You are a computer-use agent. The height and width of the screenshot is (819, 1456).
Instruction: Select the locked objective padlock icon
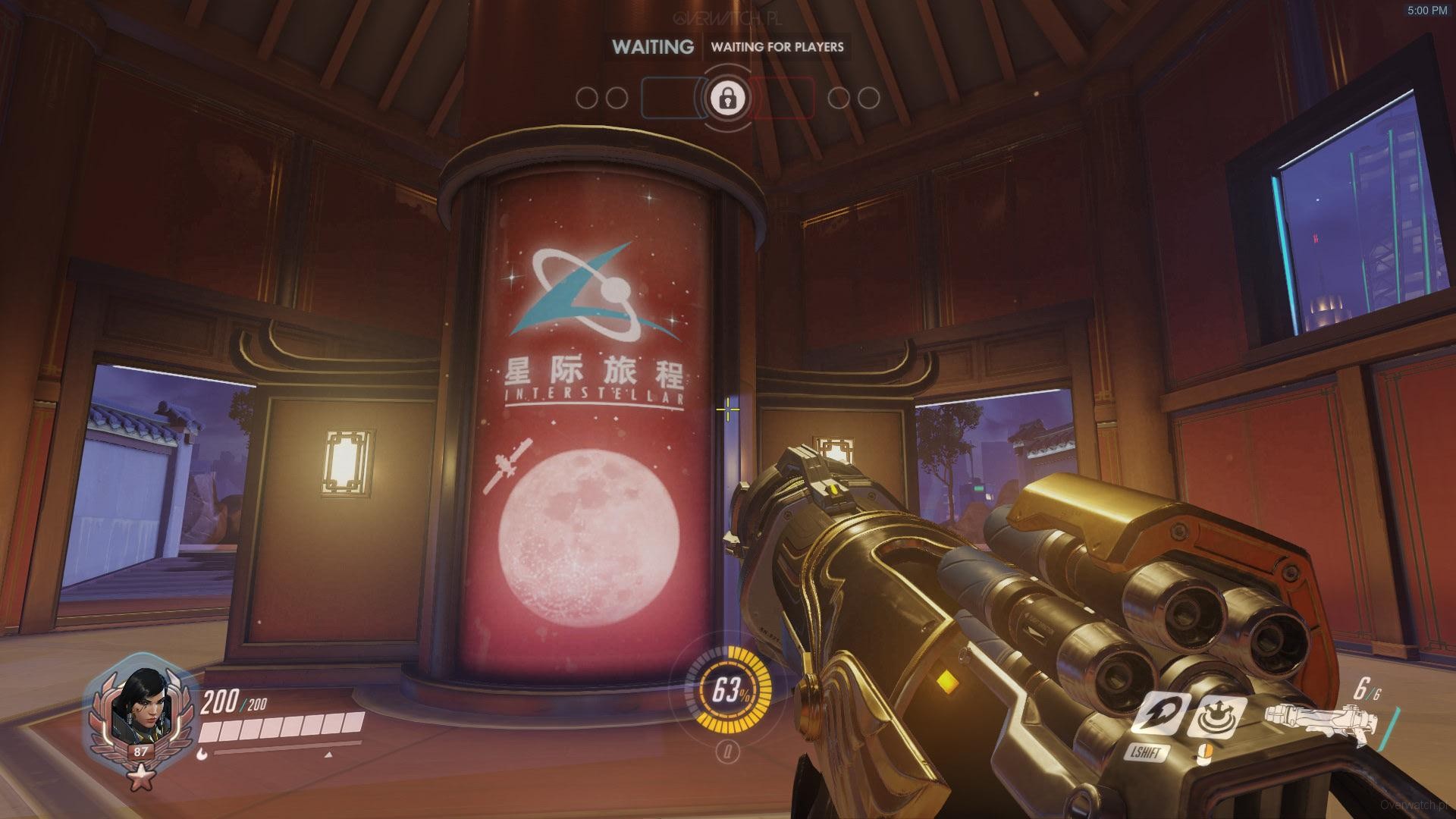(x=728, y=98)
